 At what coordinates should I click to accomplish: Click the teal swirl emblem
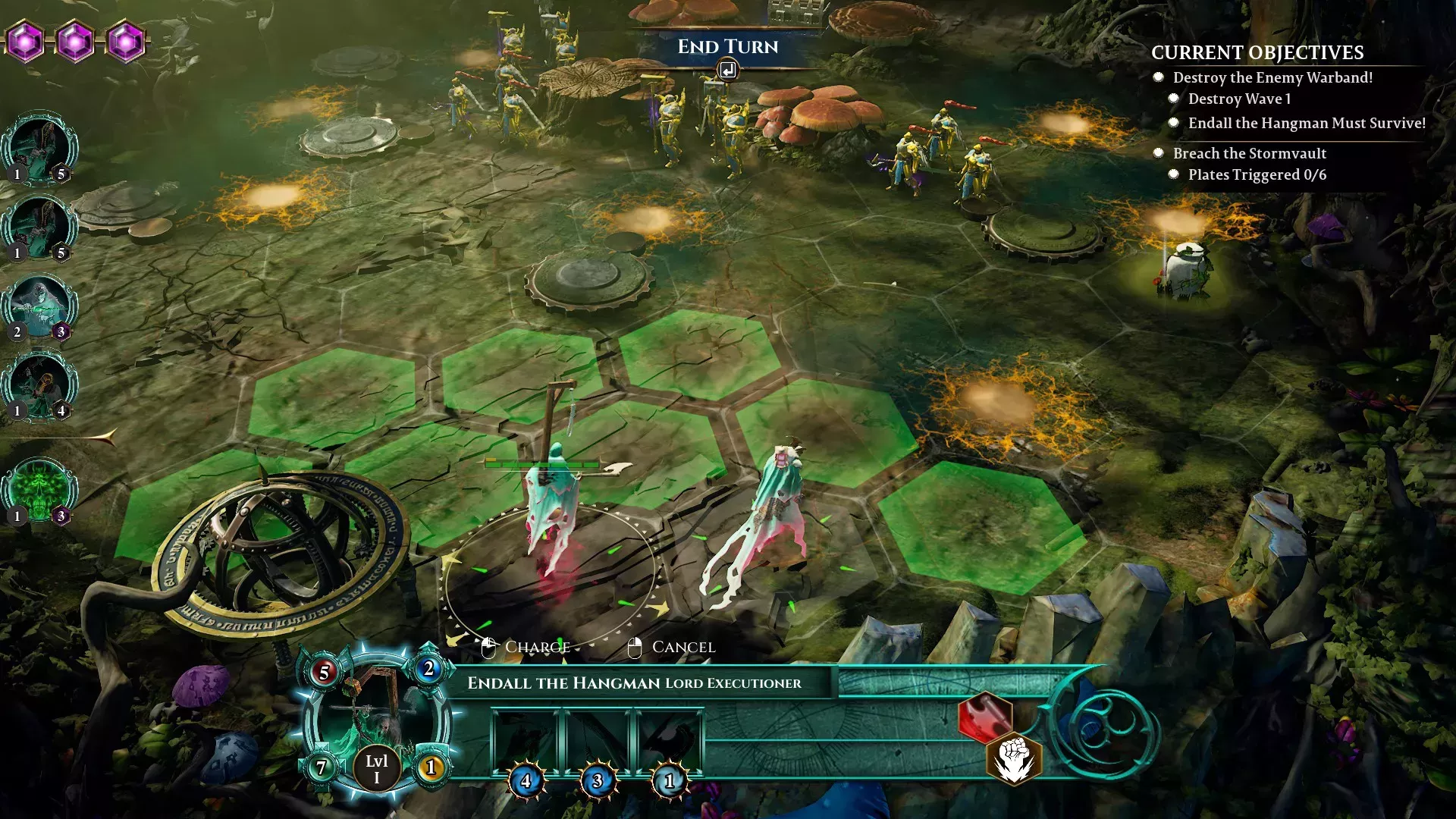point(1104,731)
